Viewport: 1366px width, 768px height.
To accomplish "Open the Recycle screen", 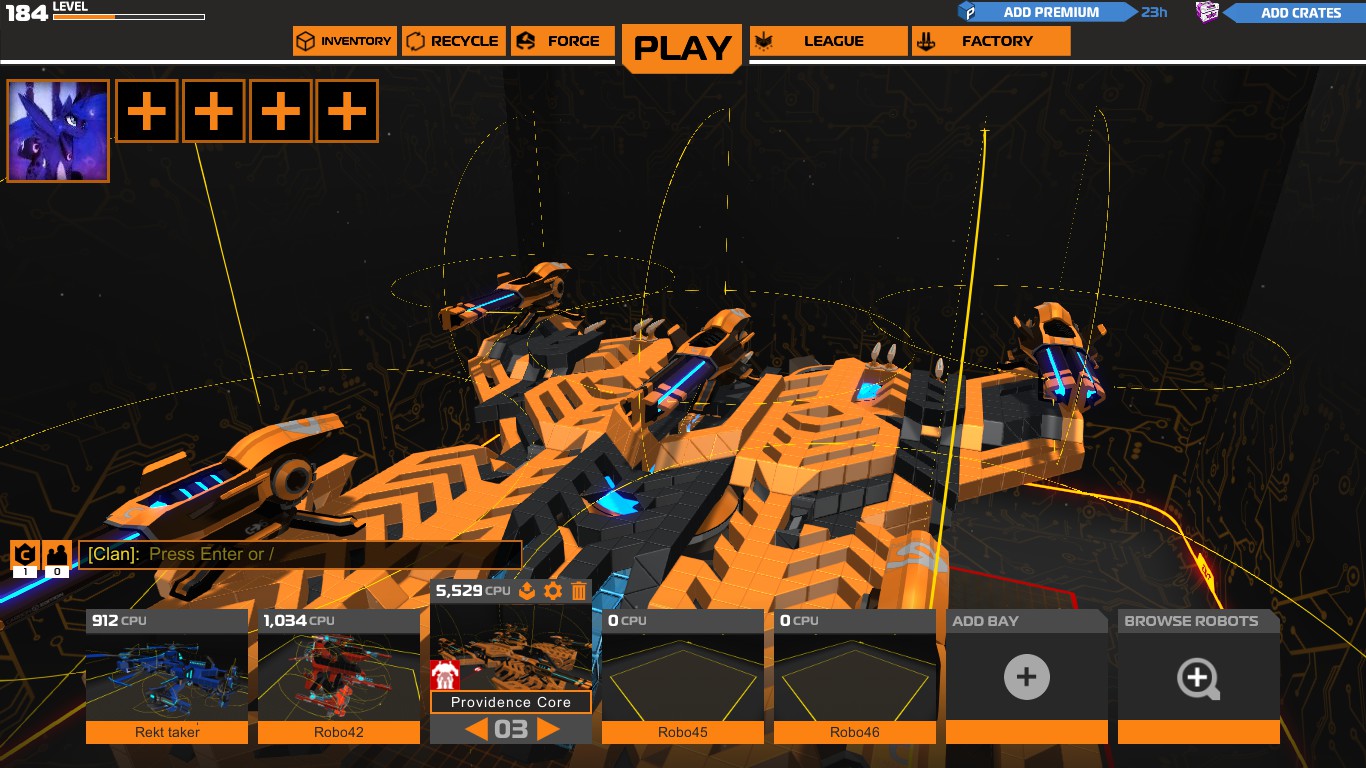I will [454, 41].
